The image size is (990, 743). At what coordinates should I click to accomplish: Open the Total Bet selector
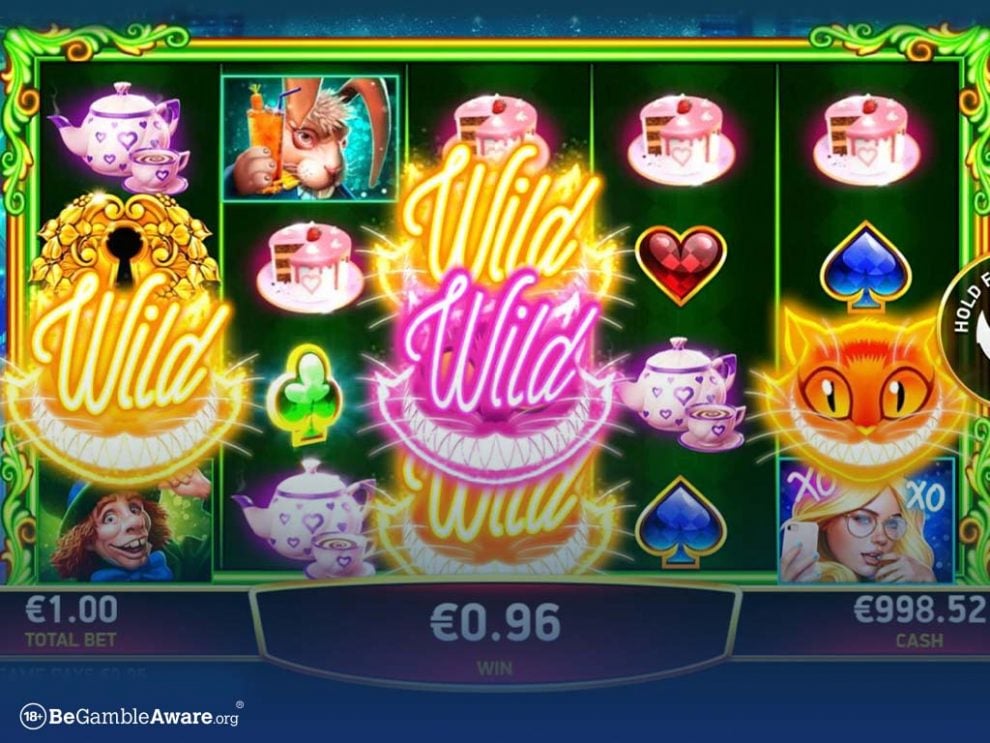pos(70,619)
